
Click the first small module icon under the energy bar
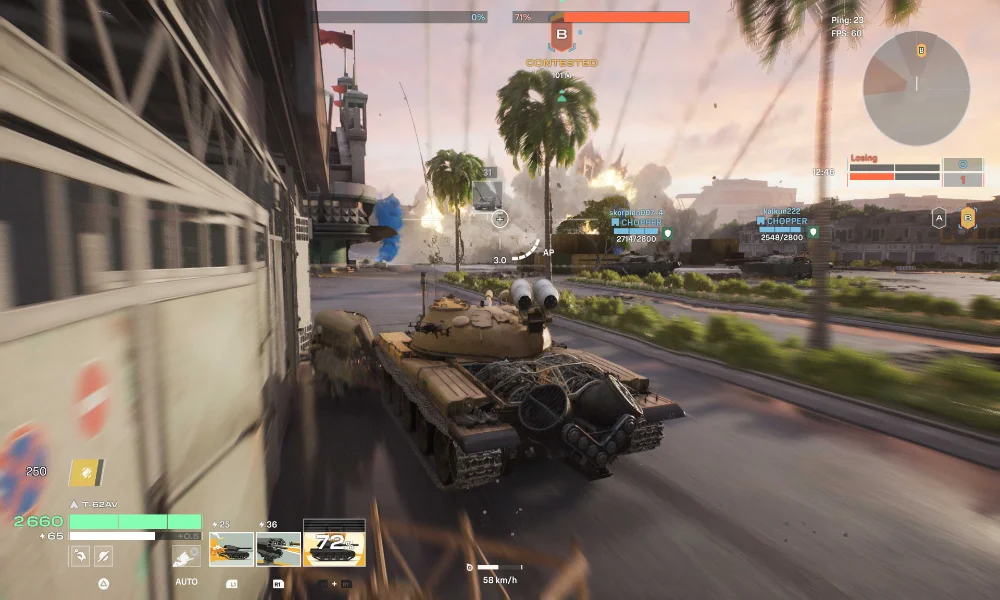pyautogui.click(x=80, y=556)
